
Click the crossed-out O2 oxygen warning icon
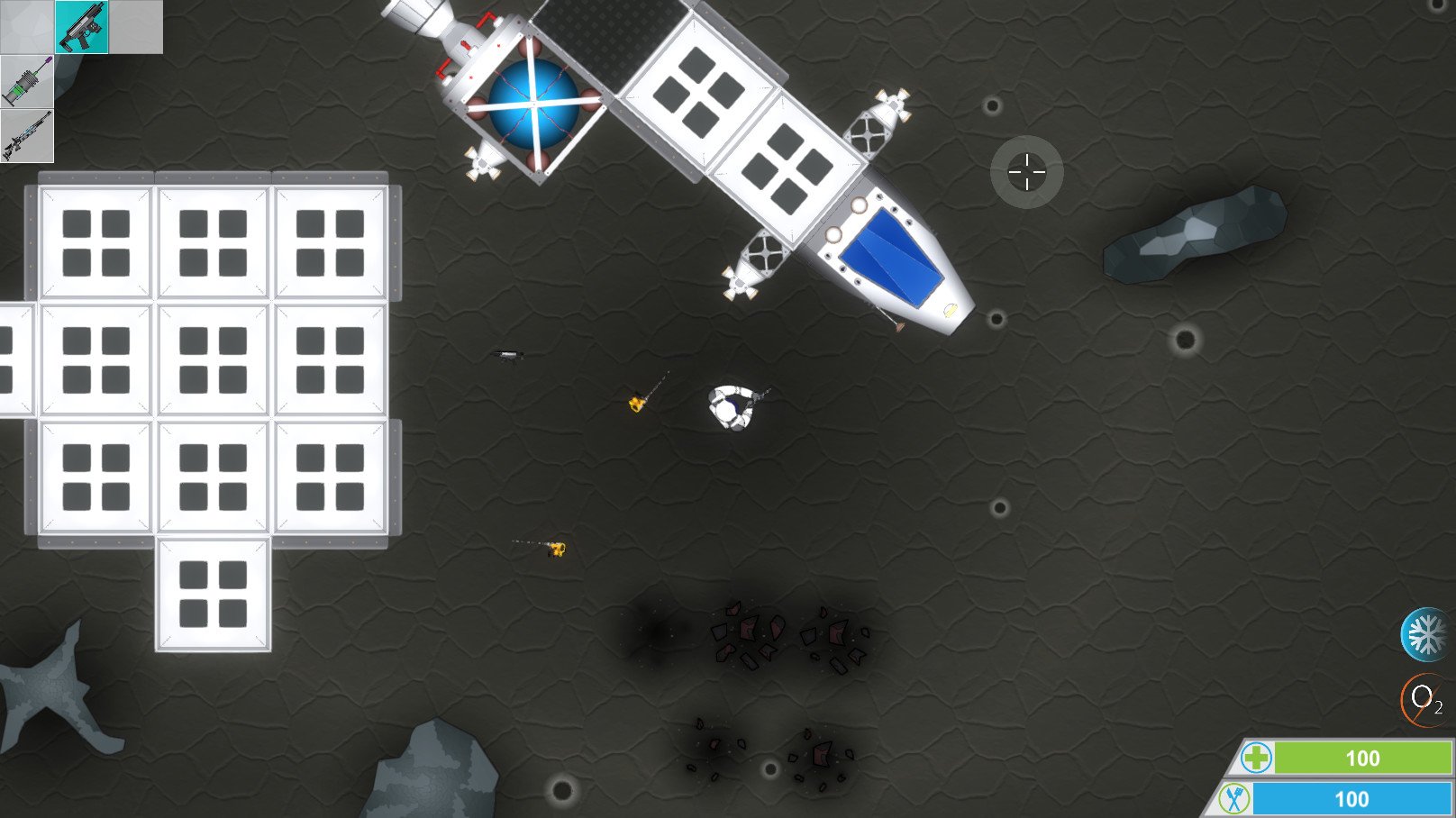(1422, 696)
